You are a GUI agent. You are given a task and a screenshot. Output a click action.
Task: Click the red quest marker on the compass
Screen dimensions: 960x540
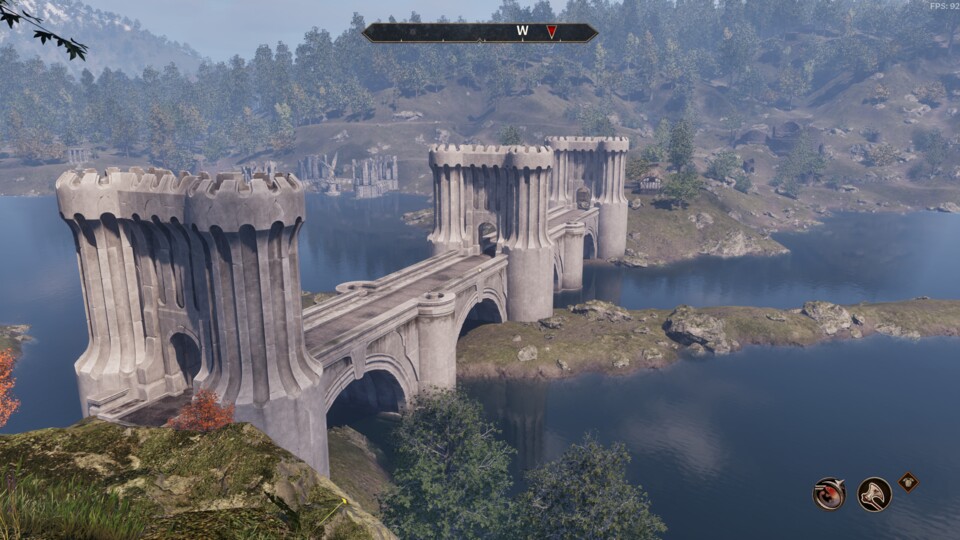tap(551, 32)
